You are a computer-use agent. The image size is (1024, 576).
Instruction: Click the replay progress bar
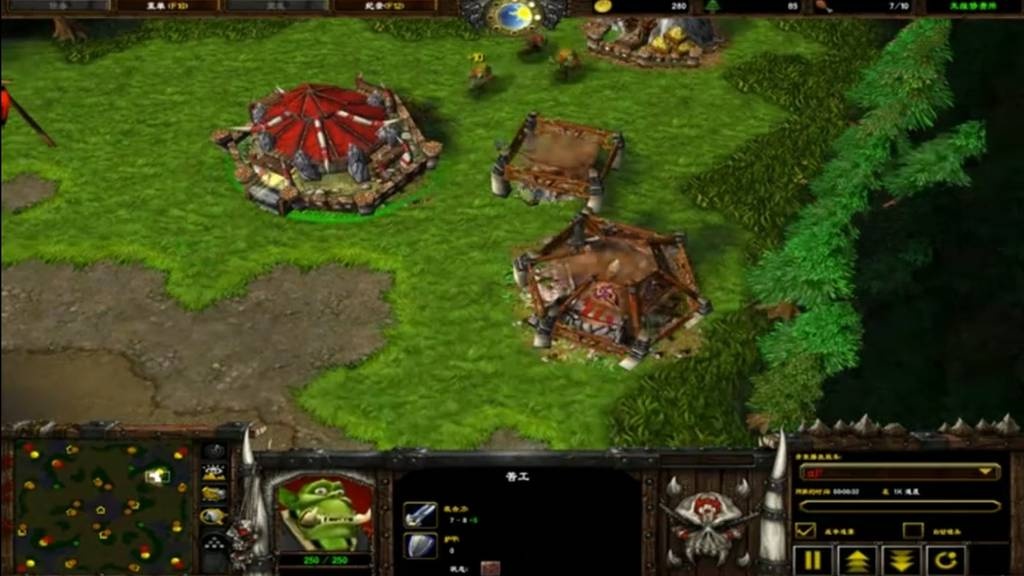[x=898, y=506]
